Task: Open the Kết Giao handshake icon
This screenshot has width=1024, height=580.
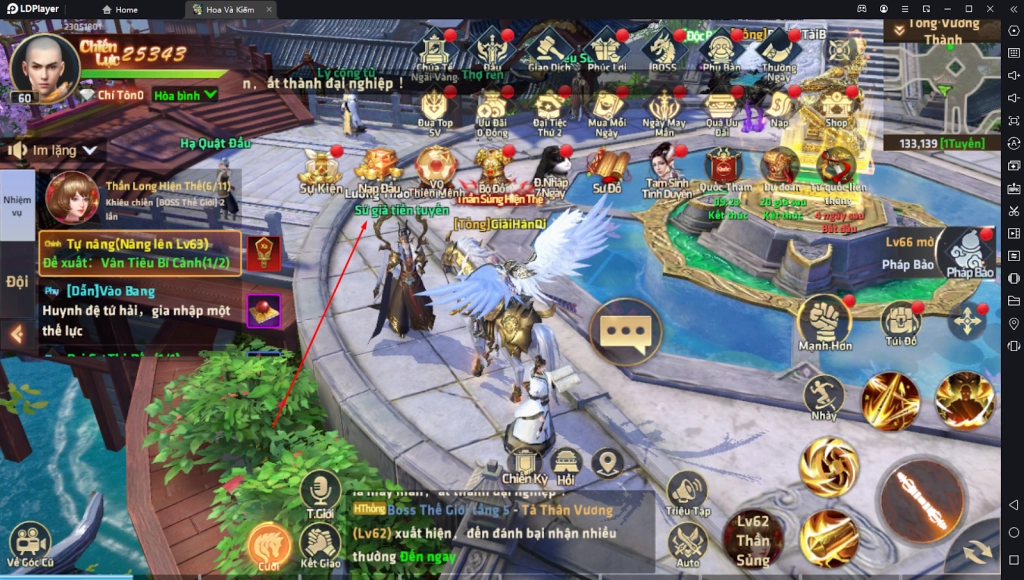Action: coord(320,546)
